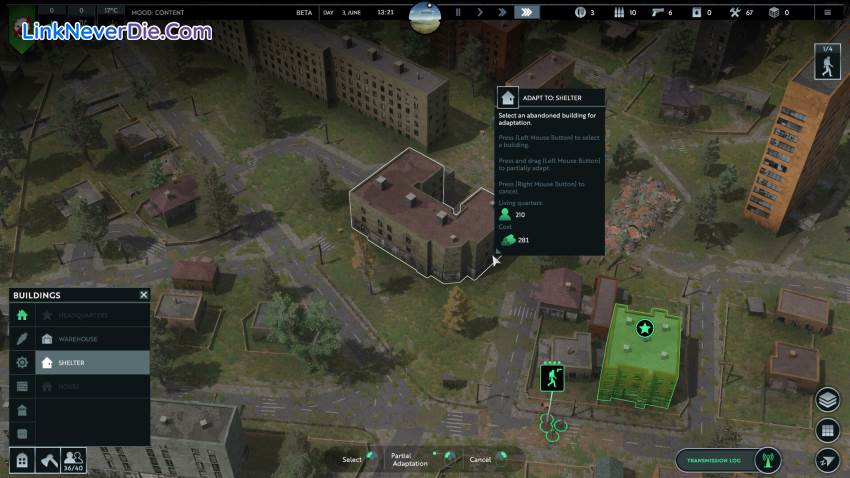The width and height of the screenshot is (850, 478).
Task: Open the feather category tab
Action: (22, 339)
